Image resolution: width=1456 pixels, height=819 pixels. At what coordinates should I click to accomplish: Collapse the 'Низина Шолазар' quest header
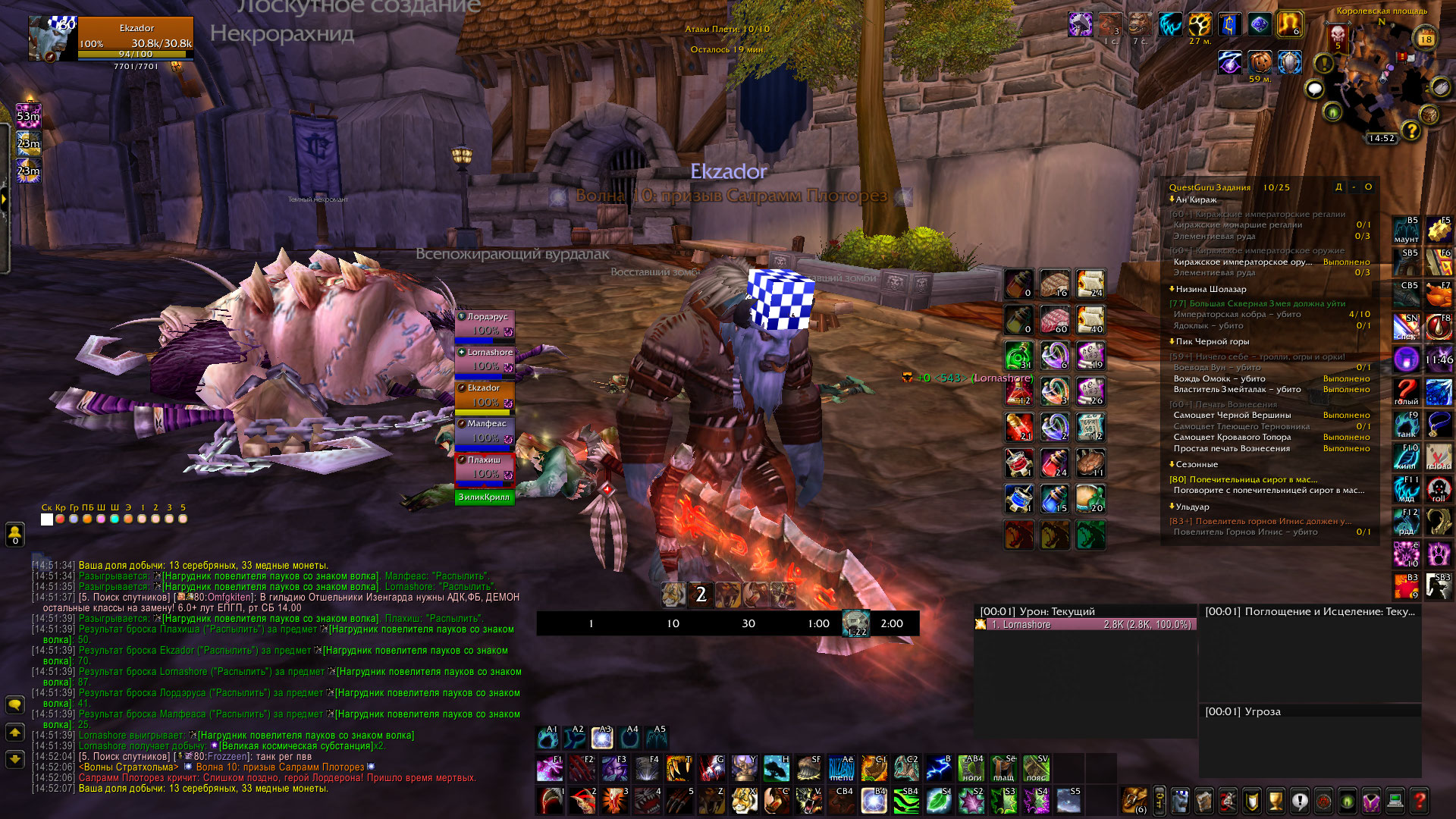coord(1172,289)
